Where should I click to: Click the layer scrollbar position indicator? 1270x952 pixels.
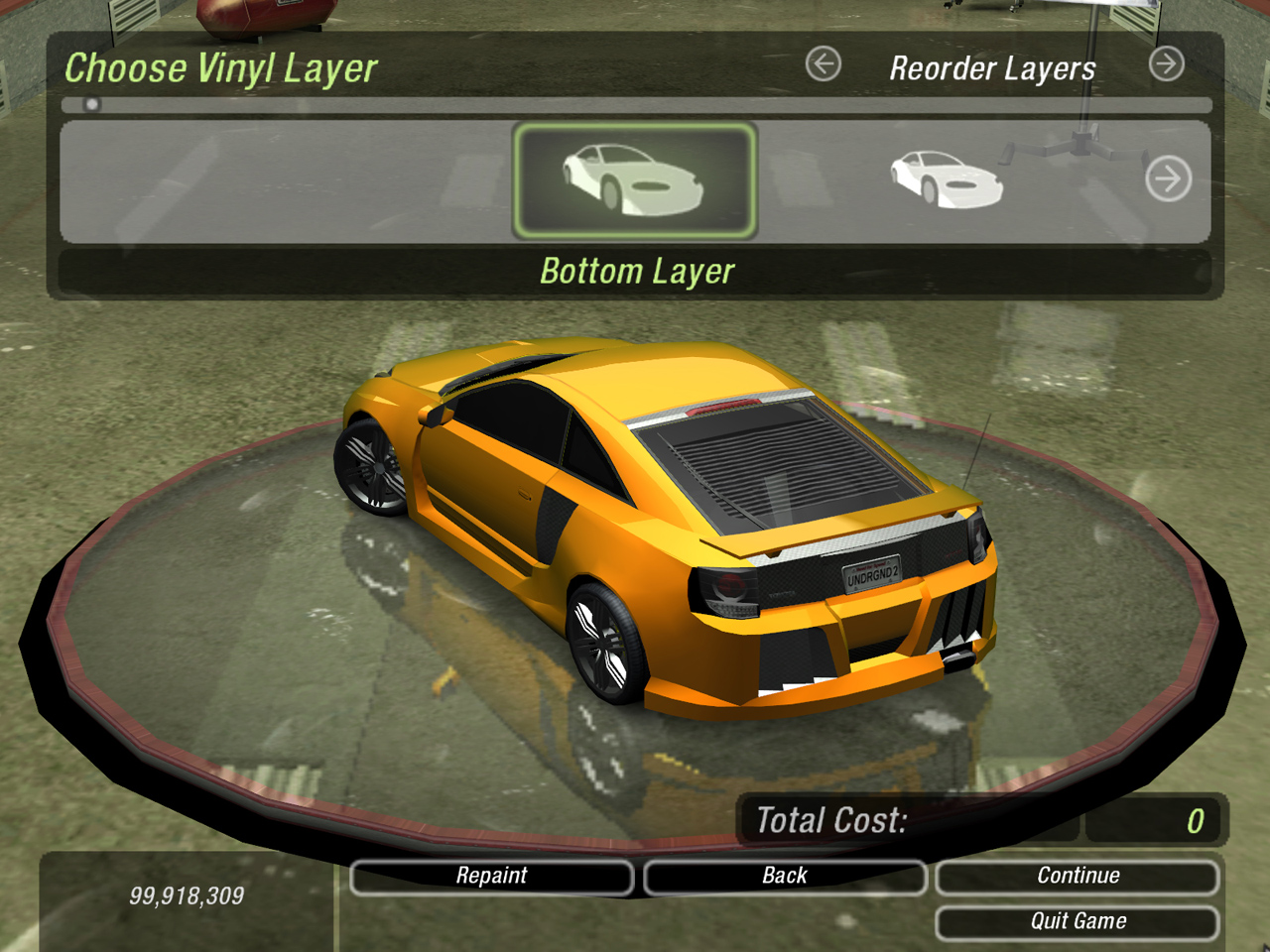[92, 104]
